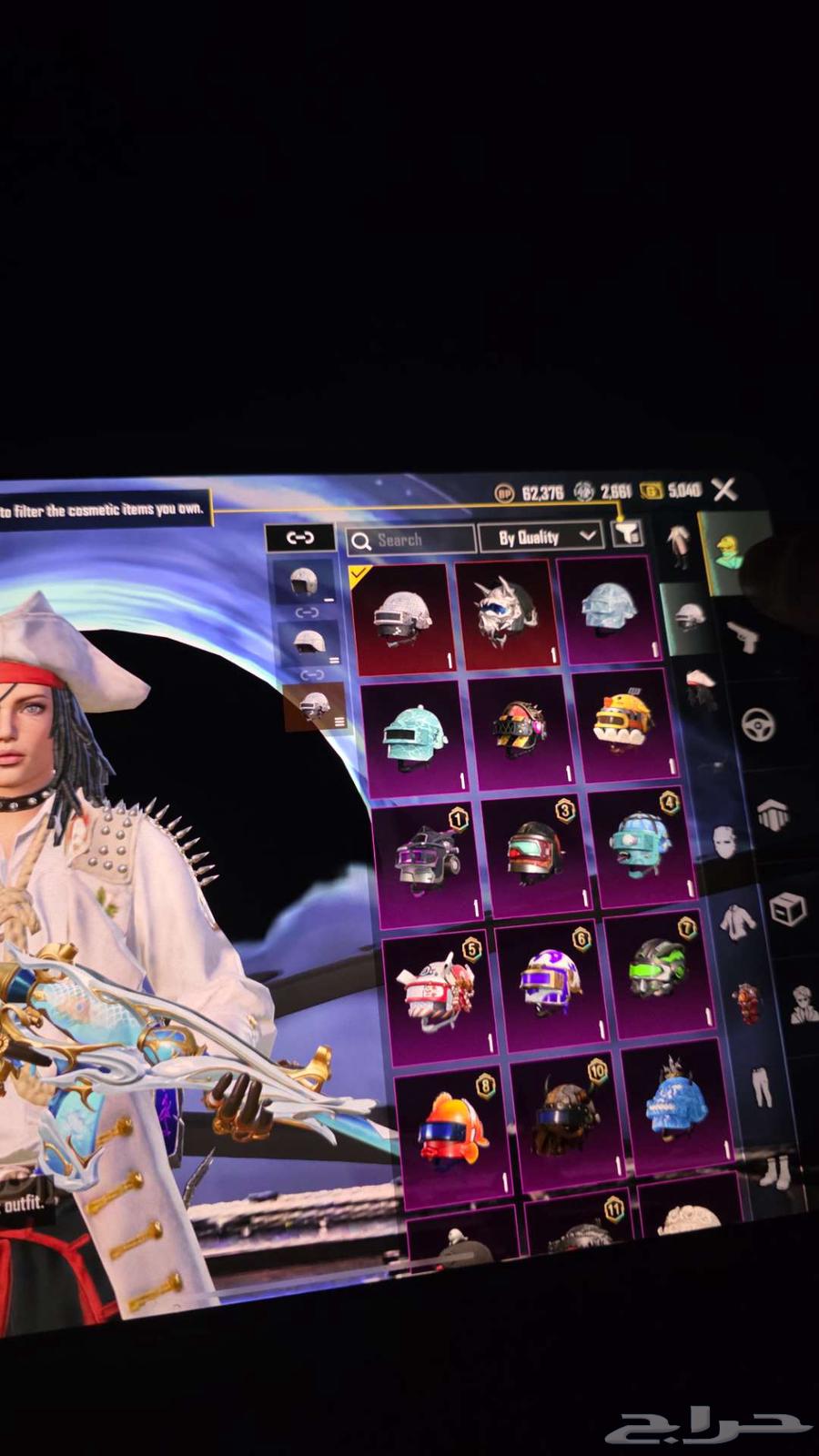Pick the teal cracked-pattern helmet

[412, 735]
